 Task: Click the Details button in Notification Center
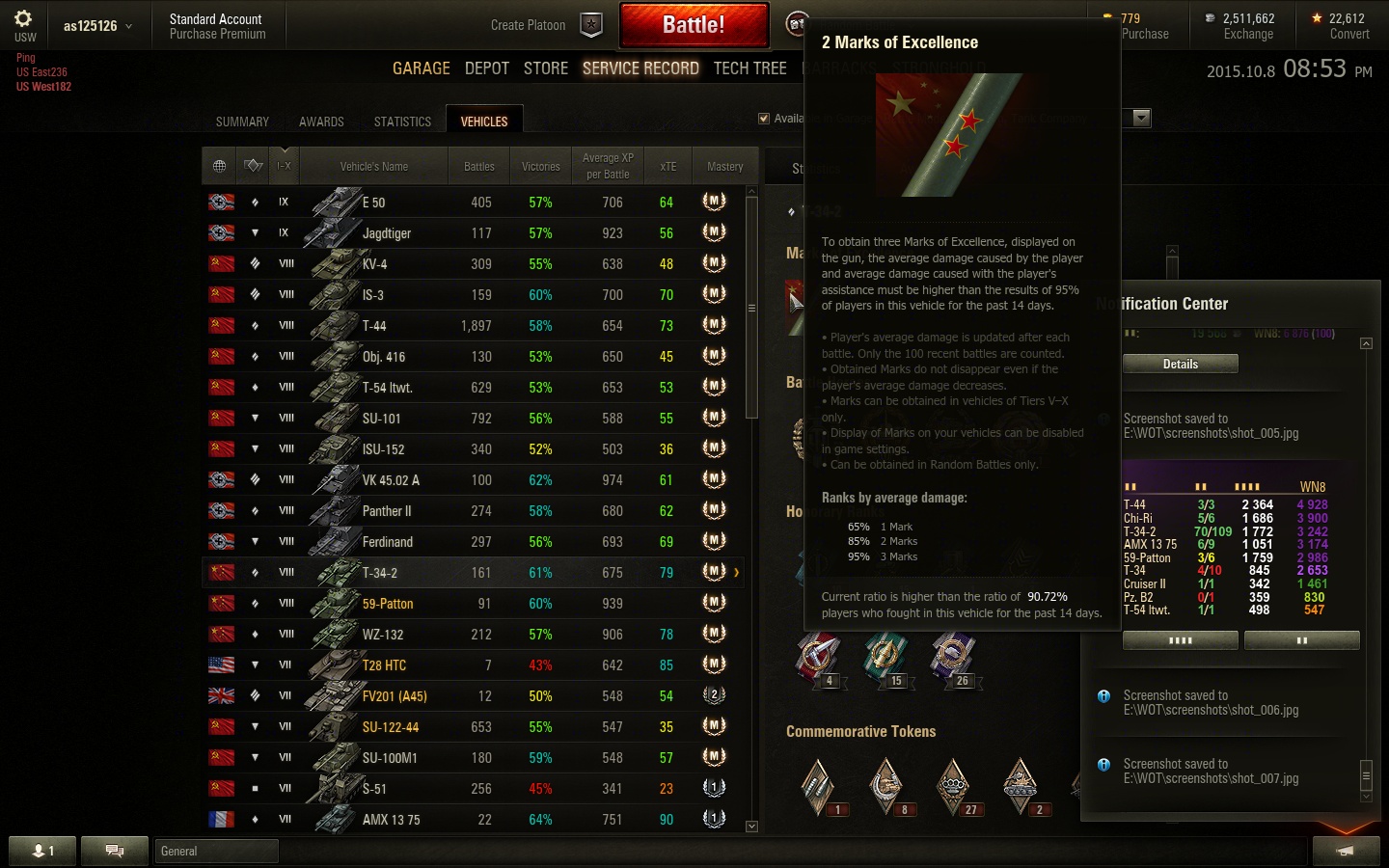pos(1180,364)
